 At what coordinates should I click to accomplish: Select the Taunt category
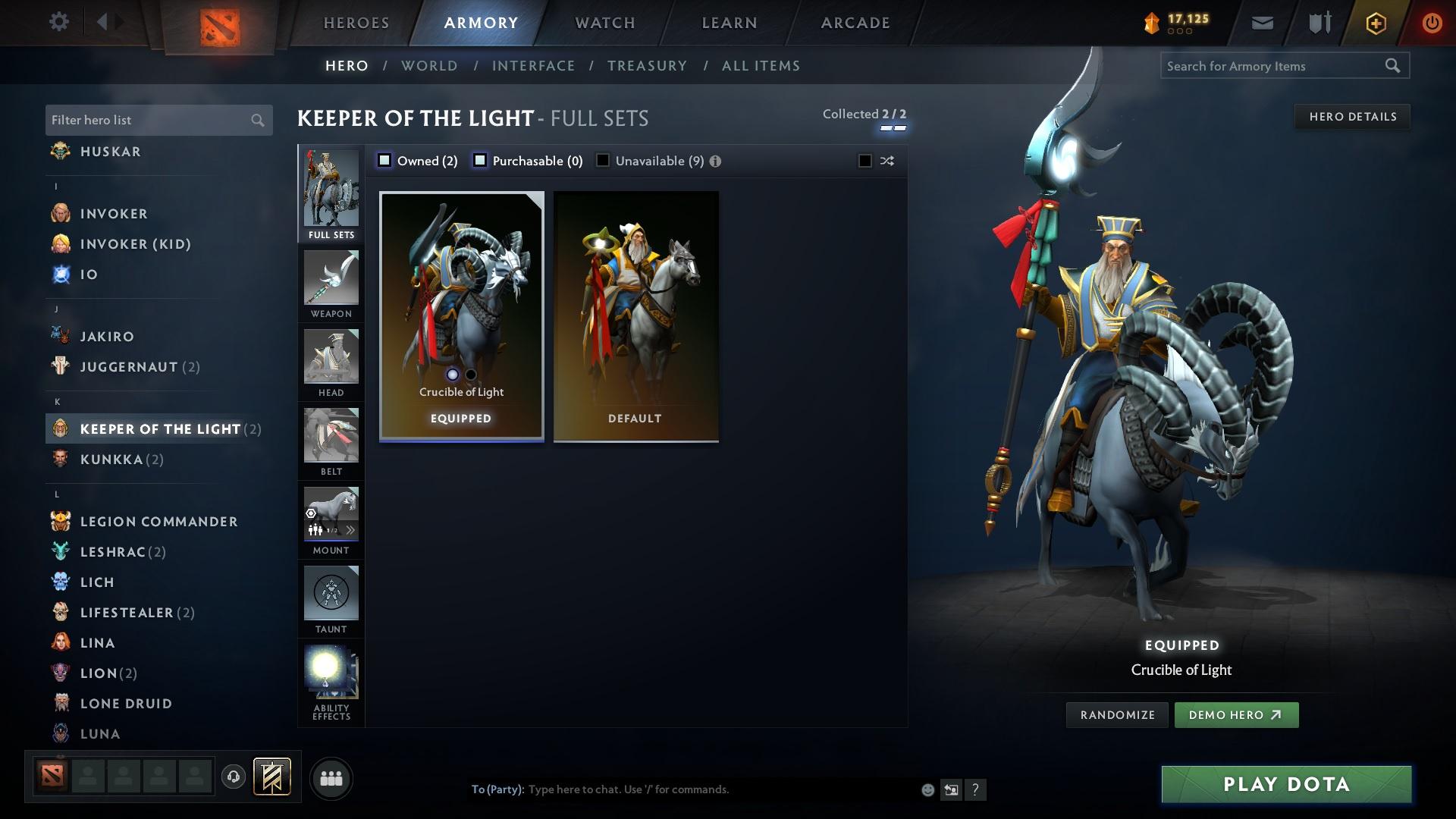pos(331,601)
